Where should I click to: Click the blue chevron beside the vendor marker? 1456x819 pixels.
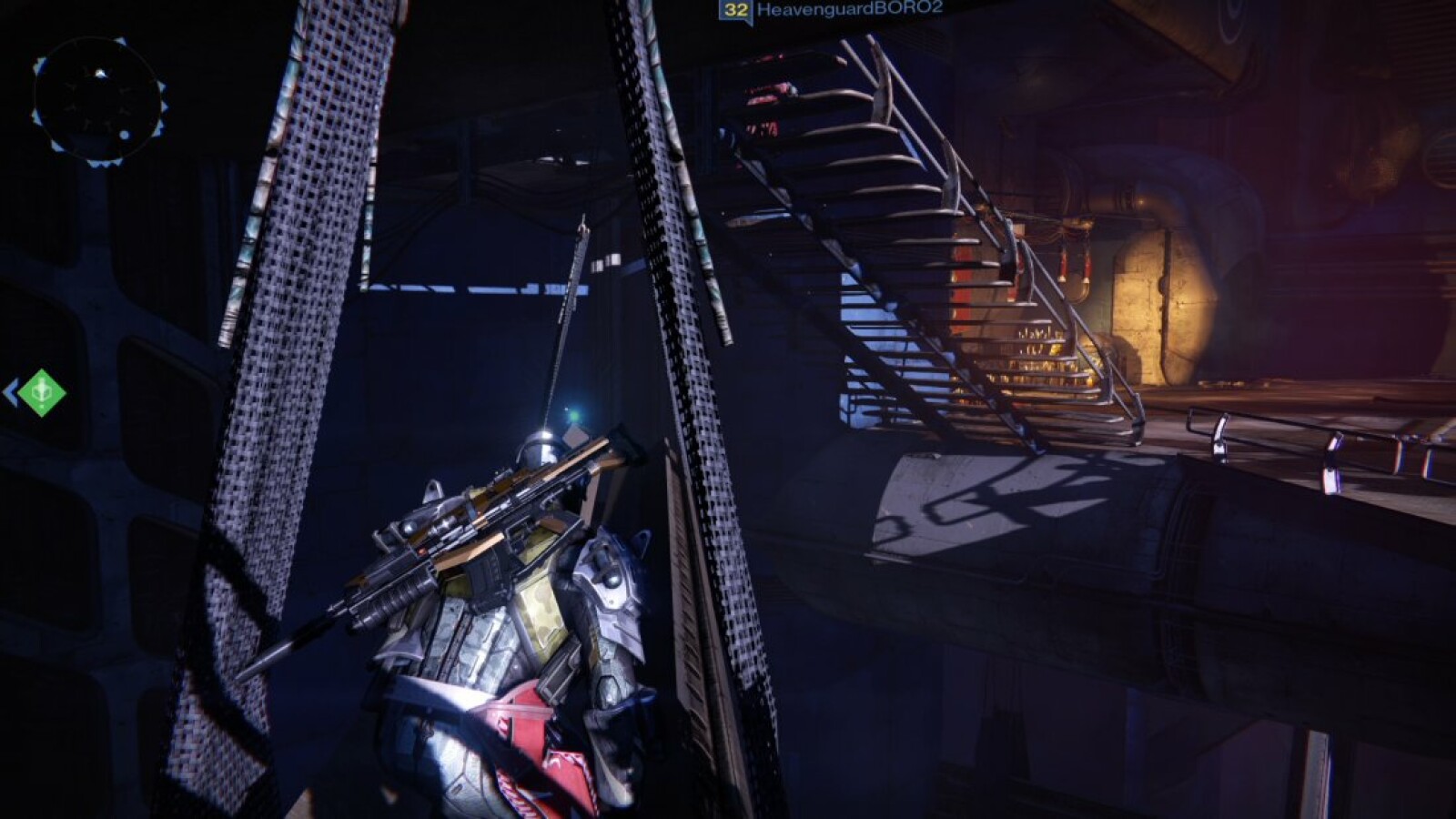point(13,391)
